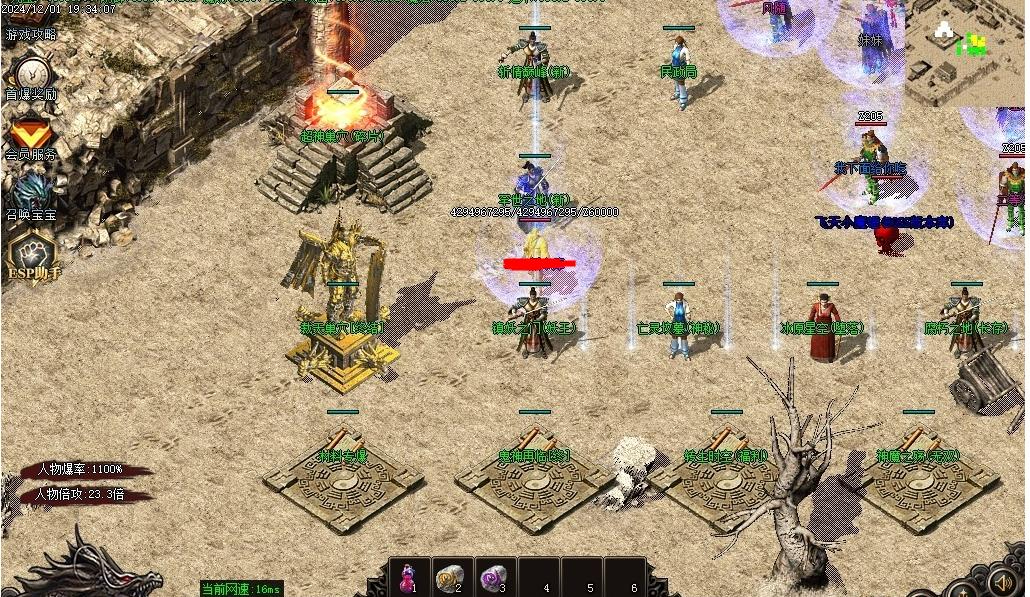Image resolution: width=1030 pixels, height=597 pixels.
Task: Use the red potion in hotbar slot 1
Action: click(409, 577)
